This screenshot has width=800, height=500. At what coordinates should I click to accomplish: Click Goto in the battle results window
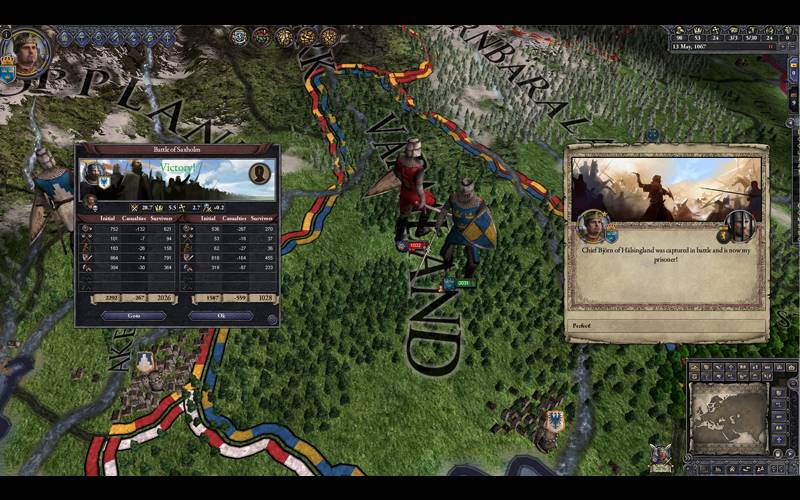pos(134,315)
